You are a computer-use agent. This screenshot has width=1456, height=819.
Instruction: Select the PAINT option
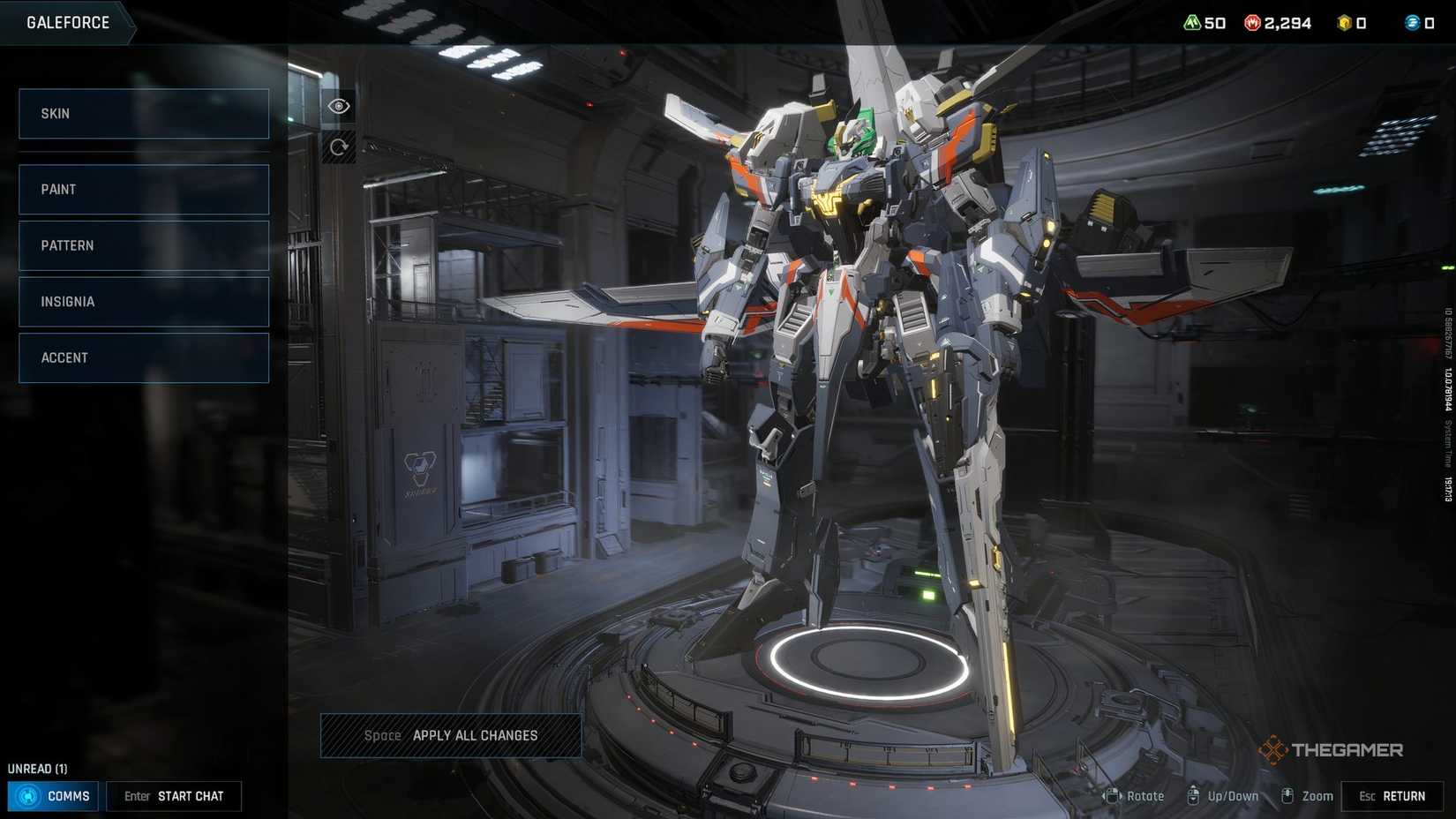(143, 189)
